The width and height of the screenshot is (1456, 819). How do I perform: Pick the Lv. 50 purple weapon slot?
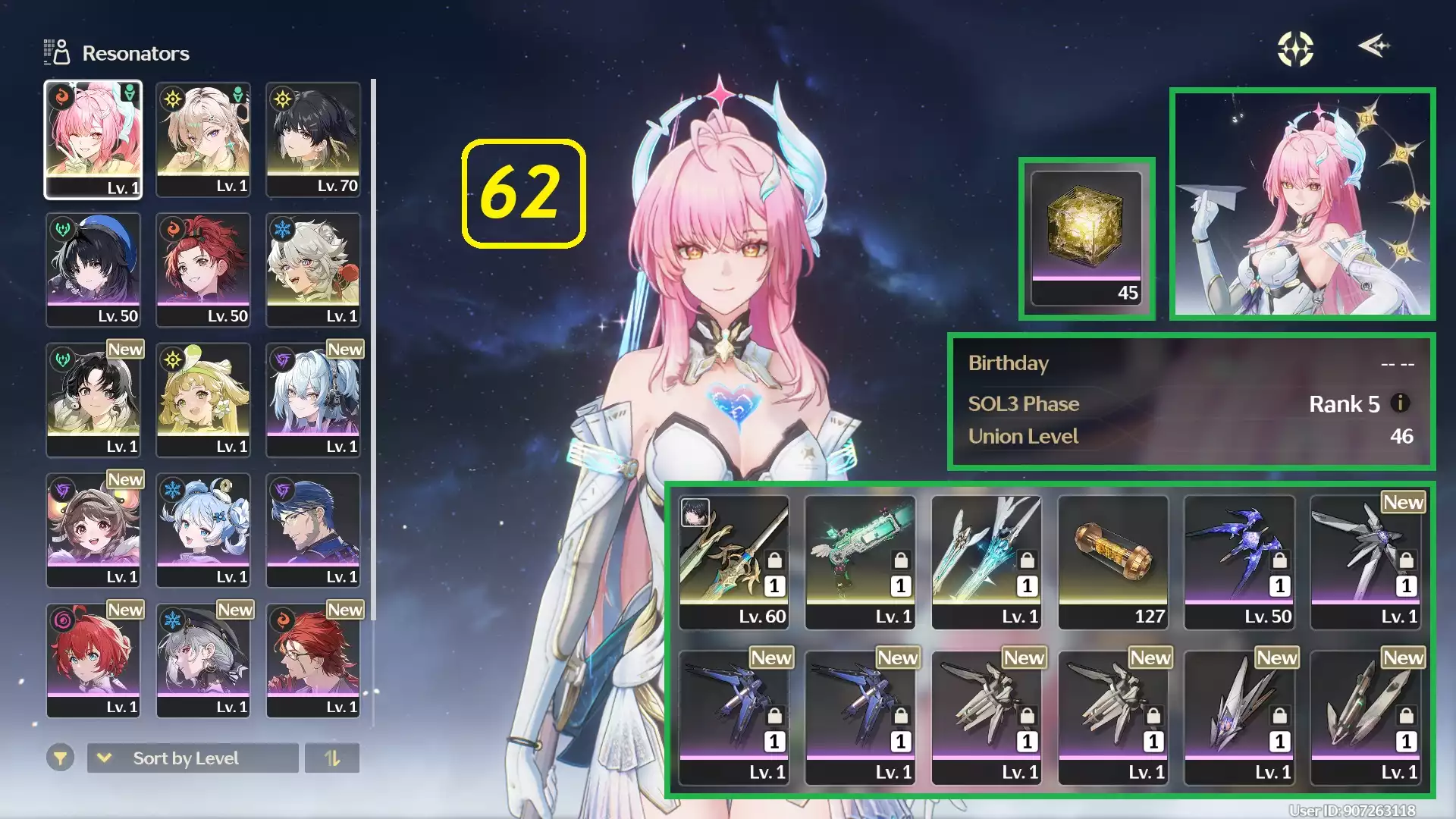pos(1239,563)
